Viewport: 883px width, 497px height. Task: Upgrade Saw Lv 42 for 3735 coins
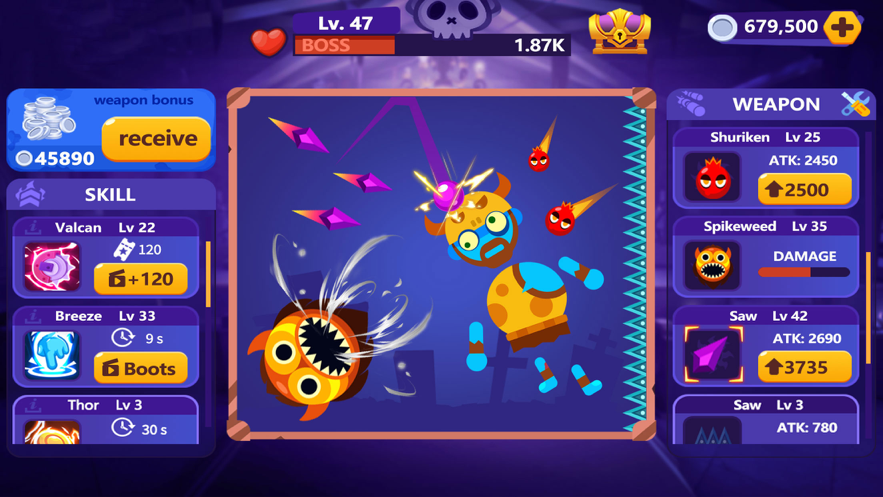pos(804,367)
